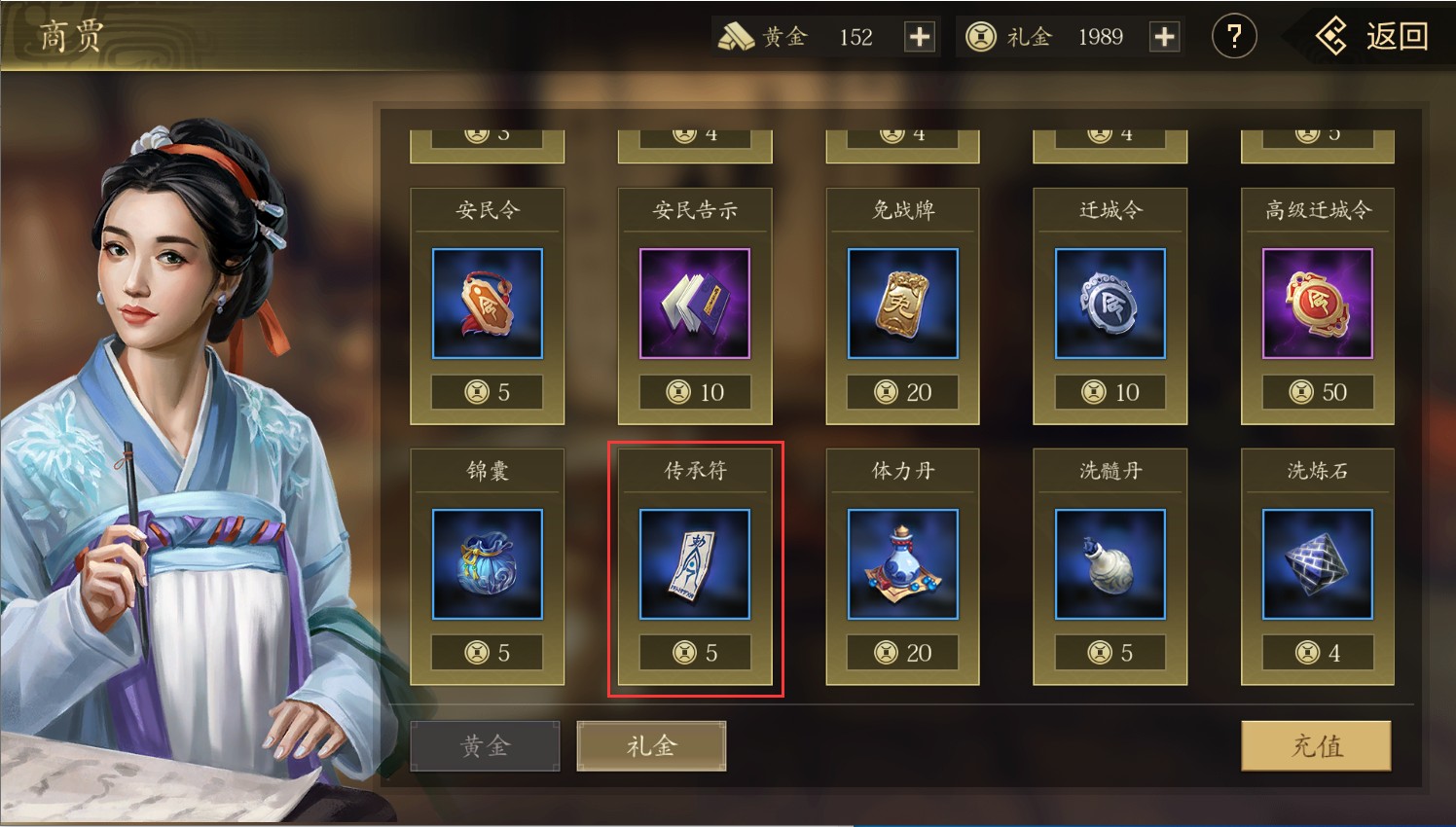Open the question mark help button
This screenshot has height=827, width=1456.
click(1233, 37)
